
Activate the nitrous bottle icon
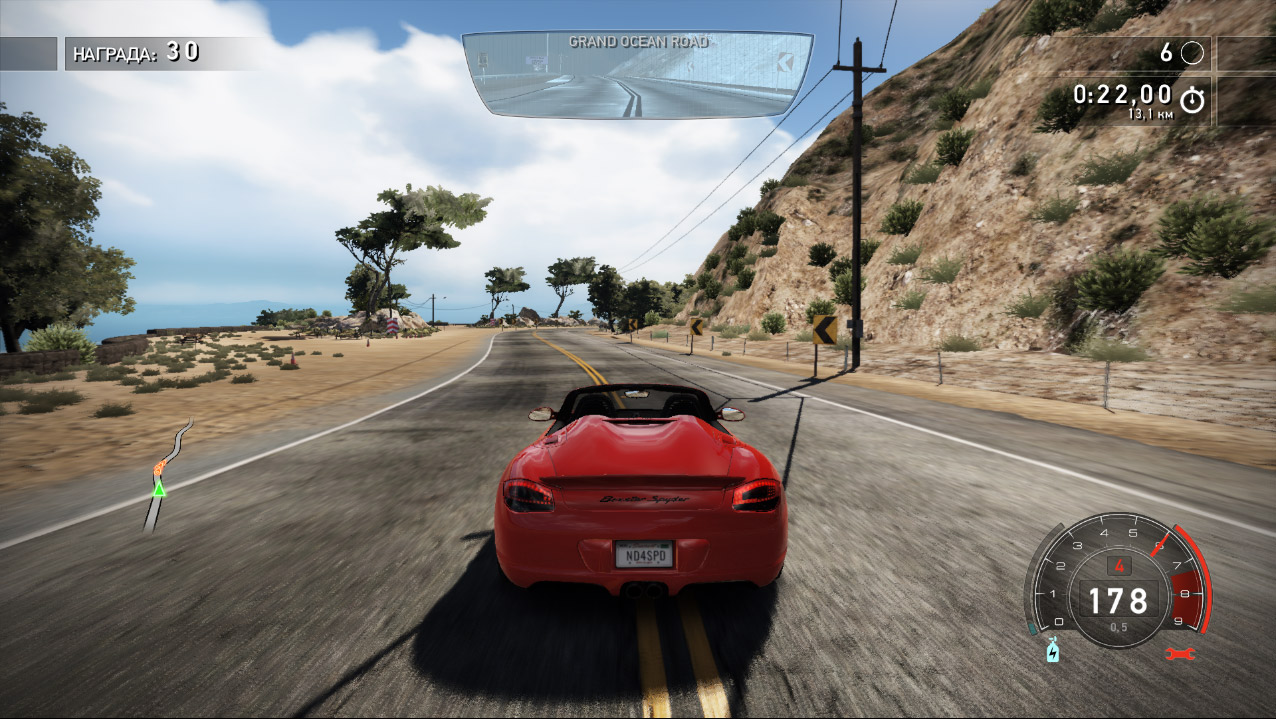[1052, 649]
